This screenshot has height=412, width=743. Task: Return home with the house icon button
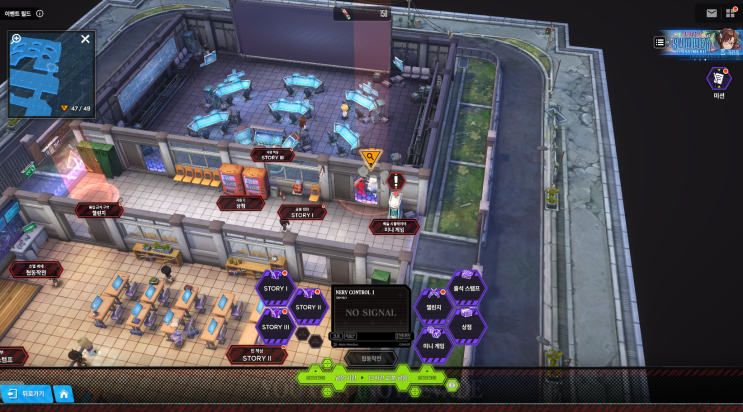(x=63, y=394)
